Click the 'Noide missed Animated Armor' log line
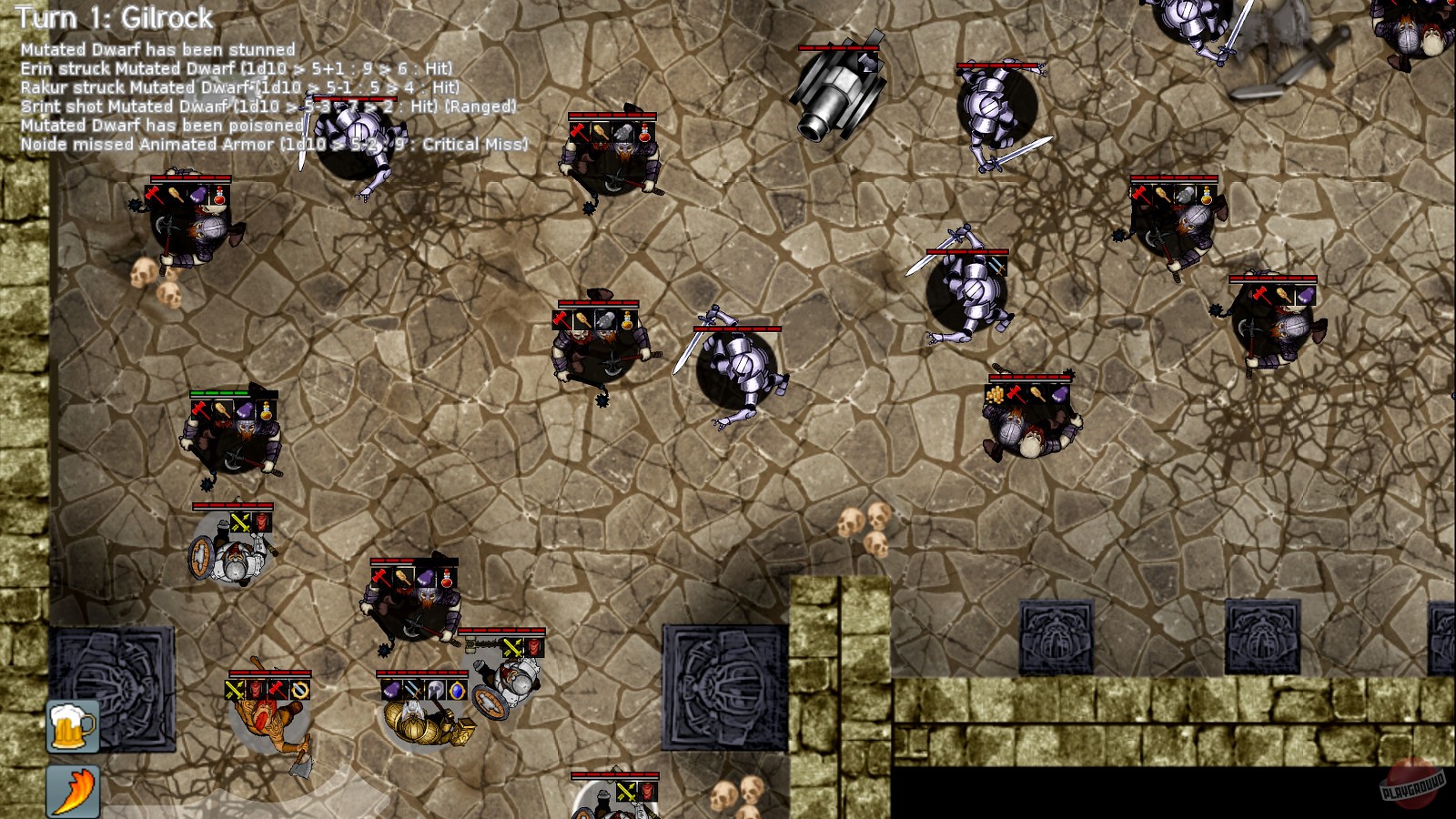Image resolution: width=1456 pixels, height=819 pixels. point(272,143)
